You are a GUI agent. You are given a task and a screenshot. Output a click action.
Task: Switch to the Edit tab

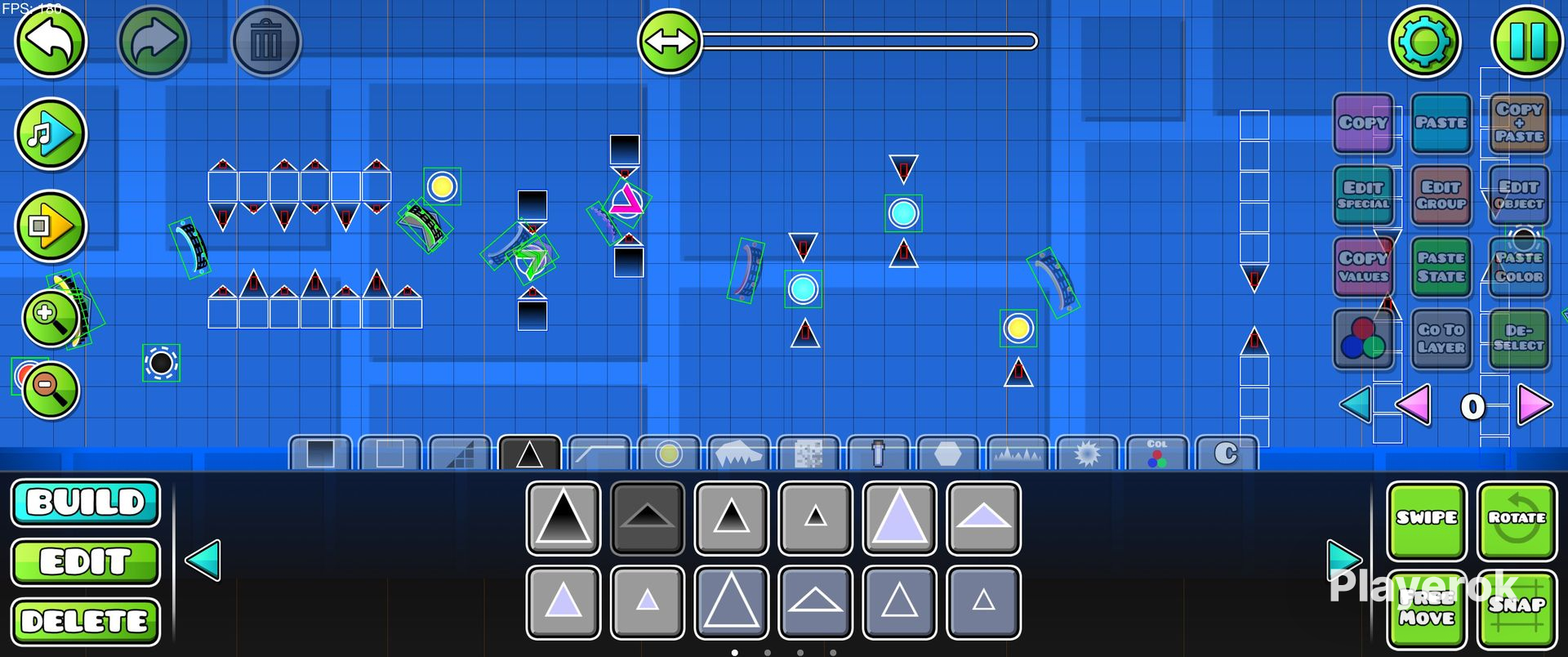[85, 561]
